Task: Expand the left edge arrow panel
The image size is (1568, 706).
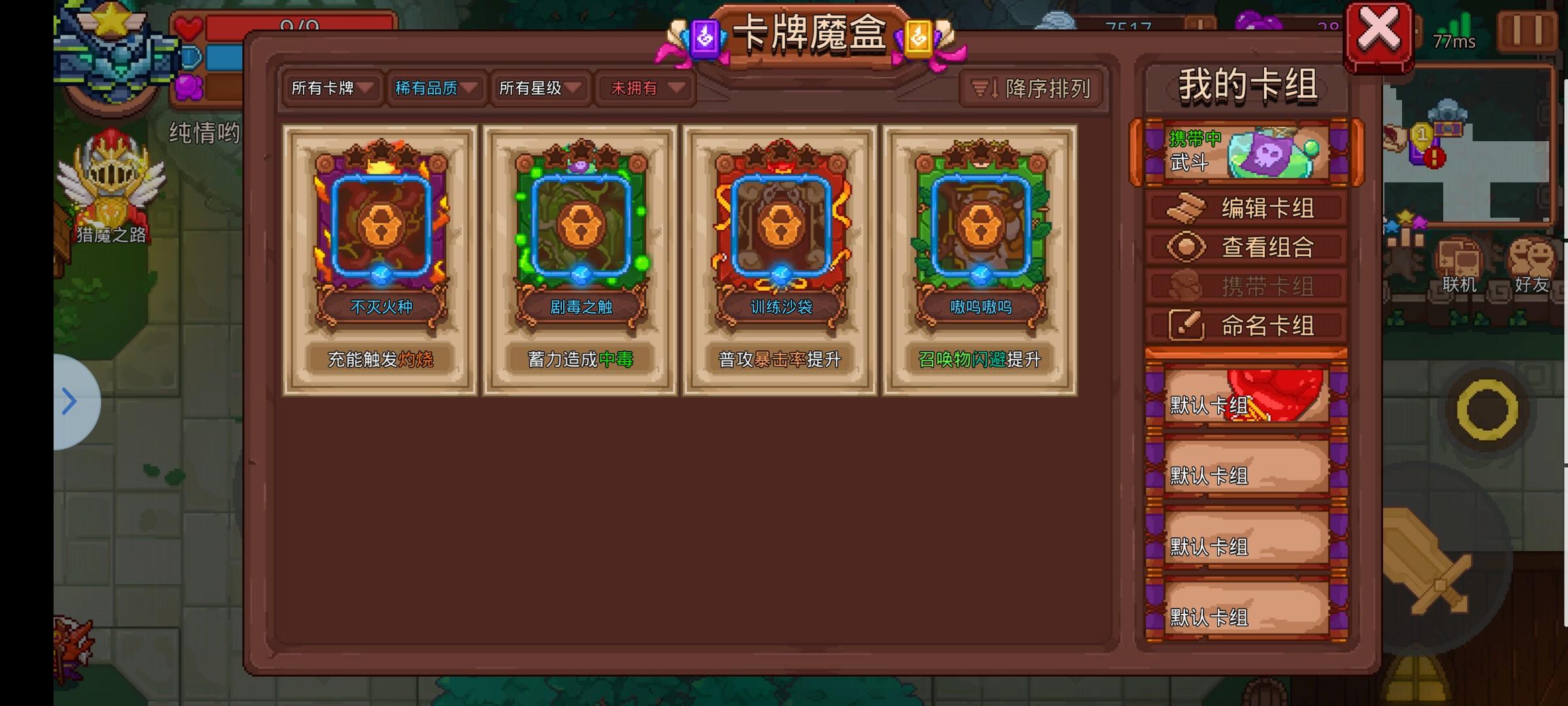Action: [67, 401]
